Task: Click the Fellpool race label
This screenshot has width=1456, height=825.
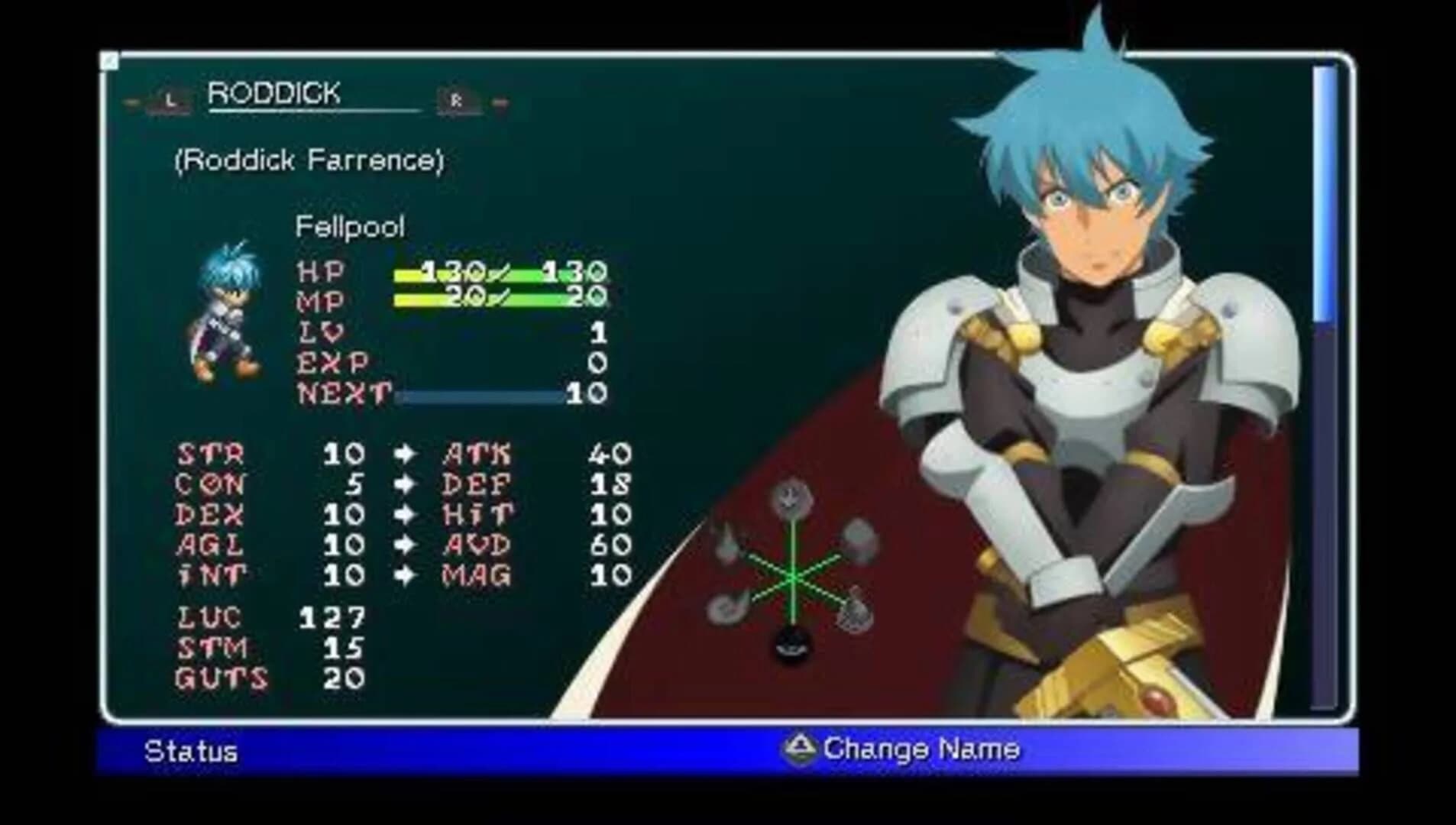Action: coord(350,227)
